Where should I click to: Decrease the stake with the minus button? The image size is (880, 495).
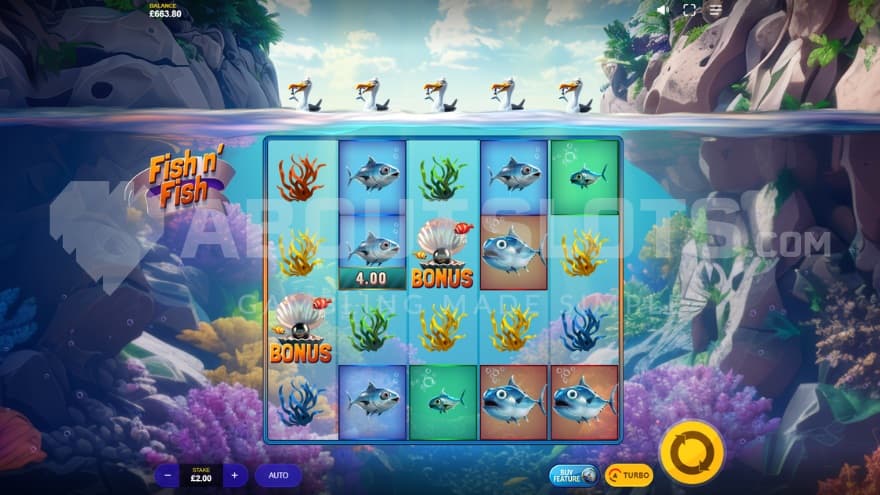(x=168, y=475)
